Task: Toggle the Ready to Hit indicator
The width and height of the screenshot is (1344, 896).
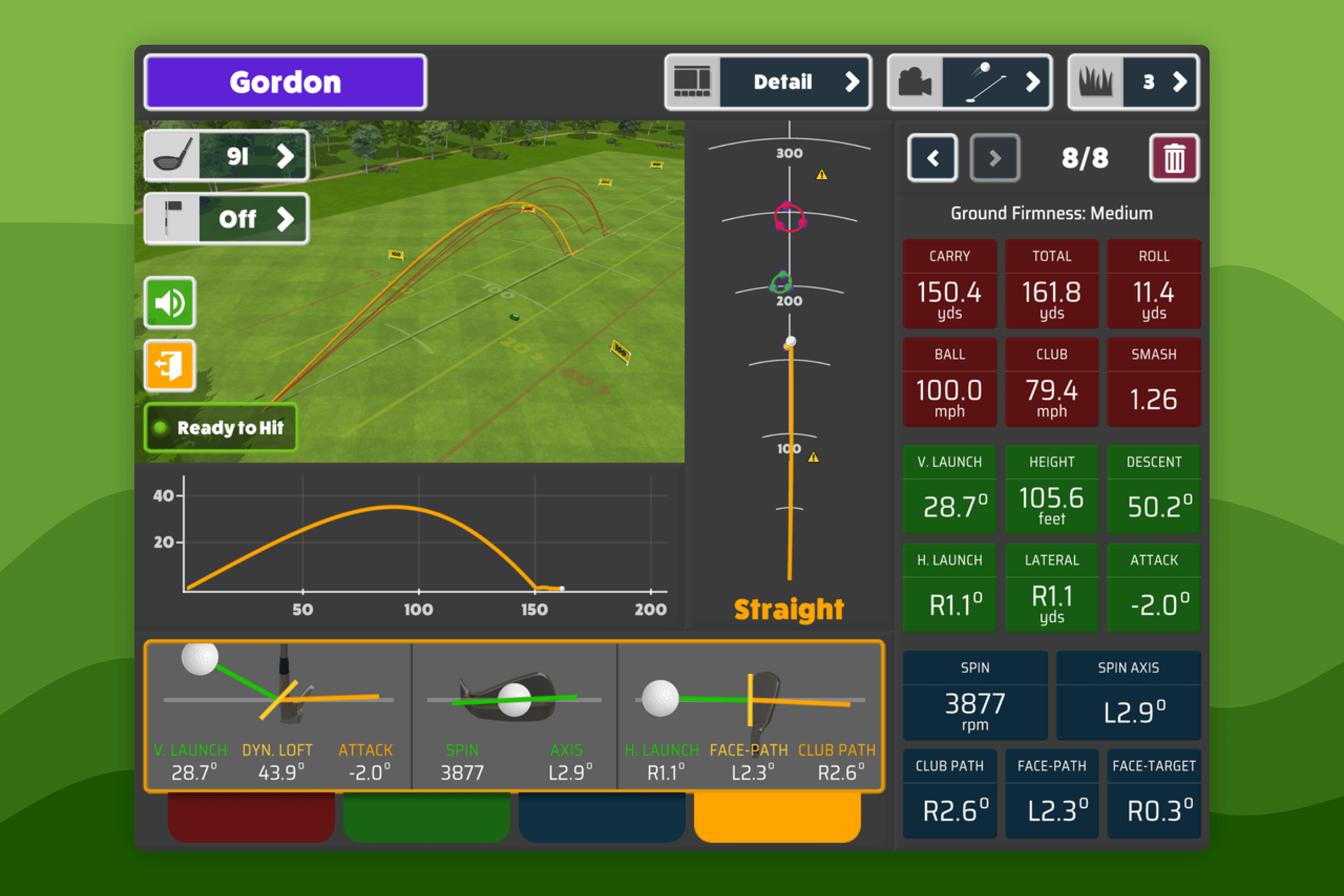Action: pyautogui.click(x=221, y=428)
